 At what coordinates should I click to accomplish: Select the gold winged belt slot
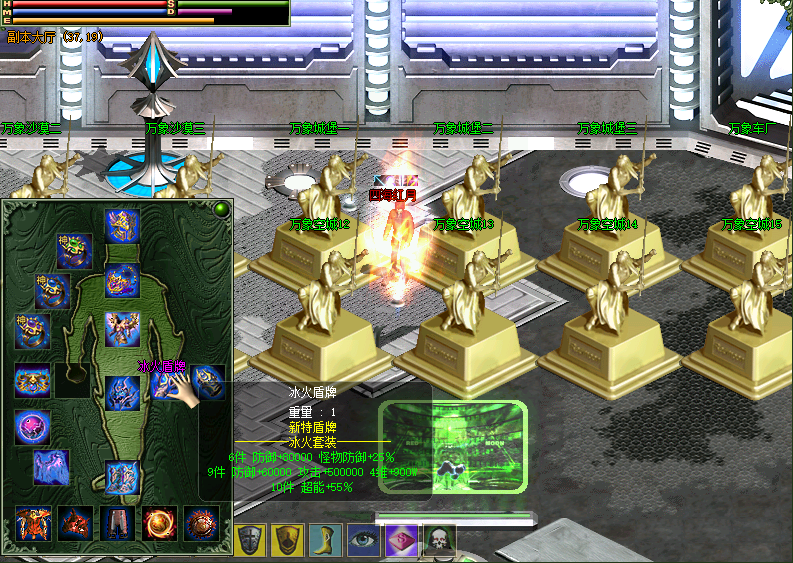pyautogui.click(x=32, y=381)
